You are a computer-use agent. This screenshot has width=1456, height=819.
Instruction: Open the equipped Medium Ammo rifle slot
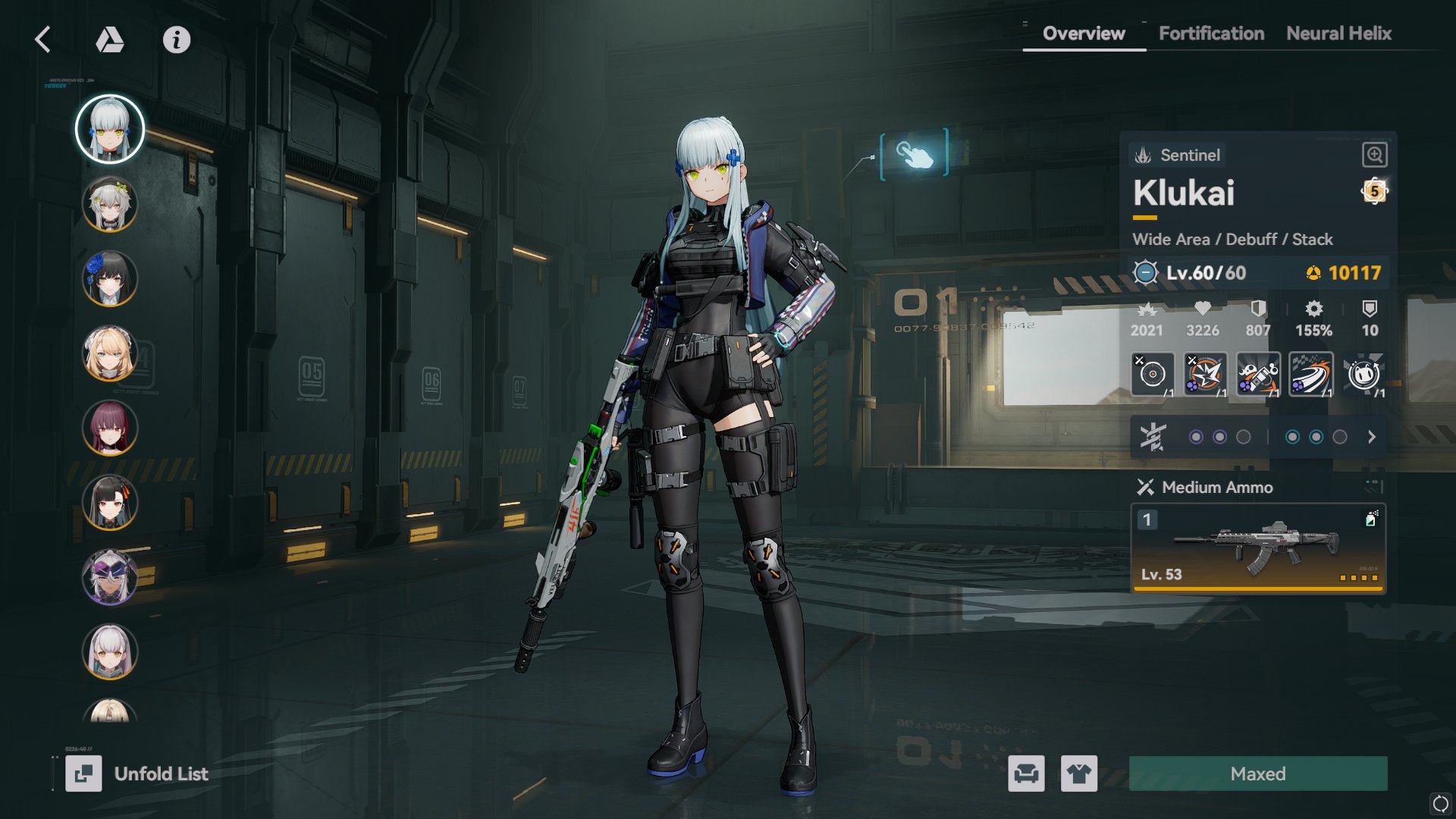point(1258,548)
